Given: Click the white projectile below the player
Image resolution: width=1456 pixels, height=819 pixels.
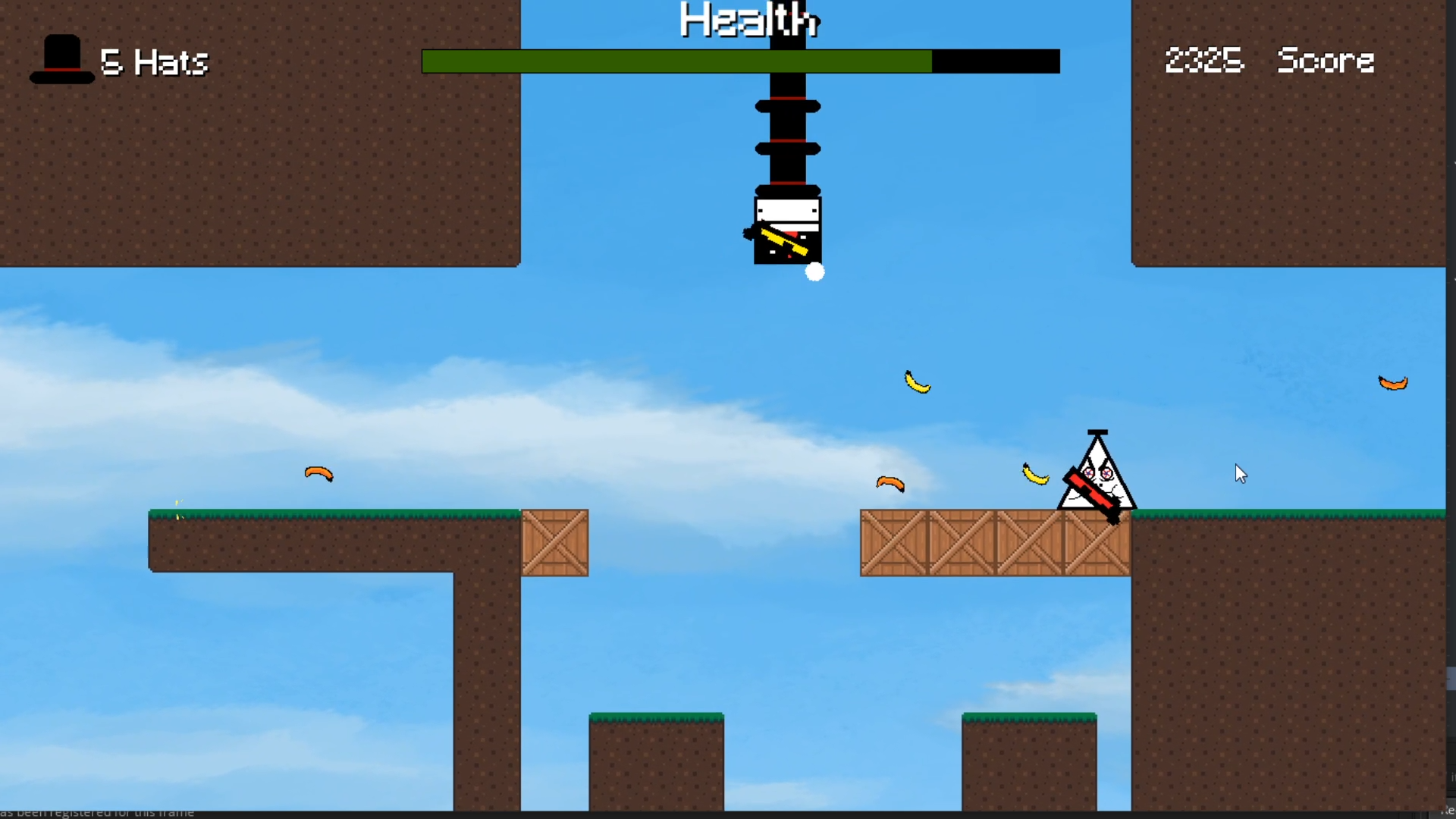Looking at the screenshot, I should (815, 272).
